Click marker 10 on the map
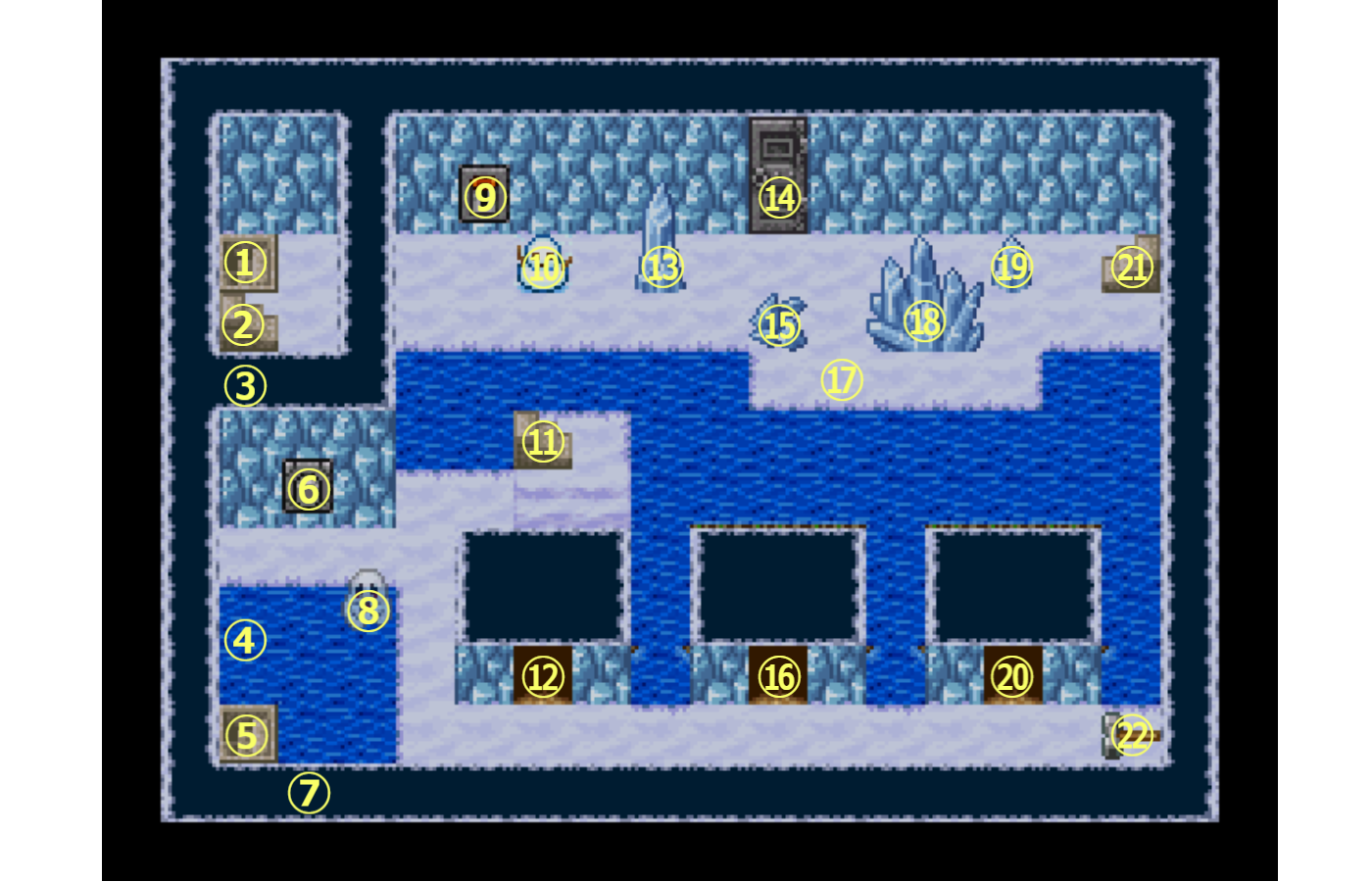This screenshot has height=882, width=1372. 544,267
